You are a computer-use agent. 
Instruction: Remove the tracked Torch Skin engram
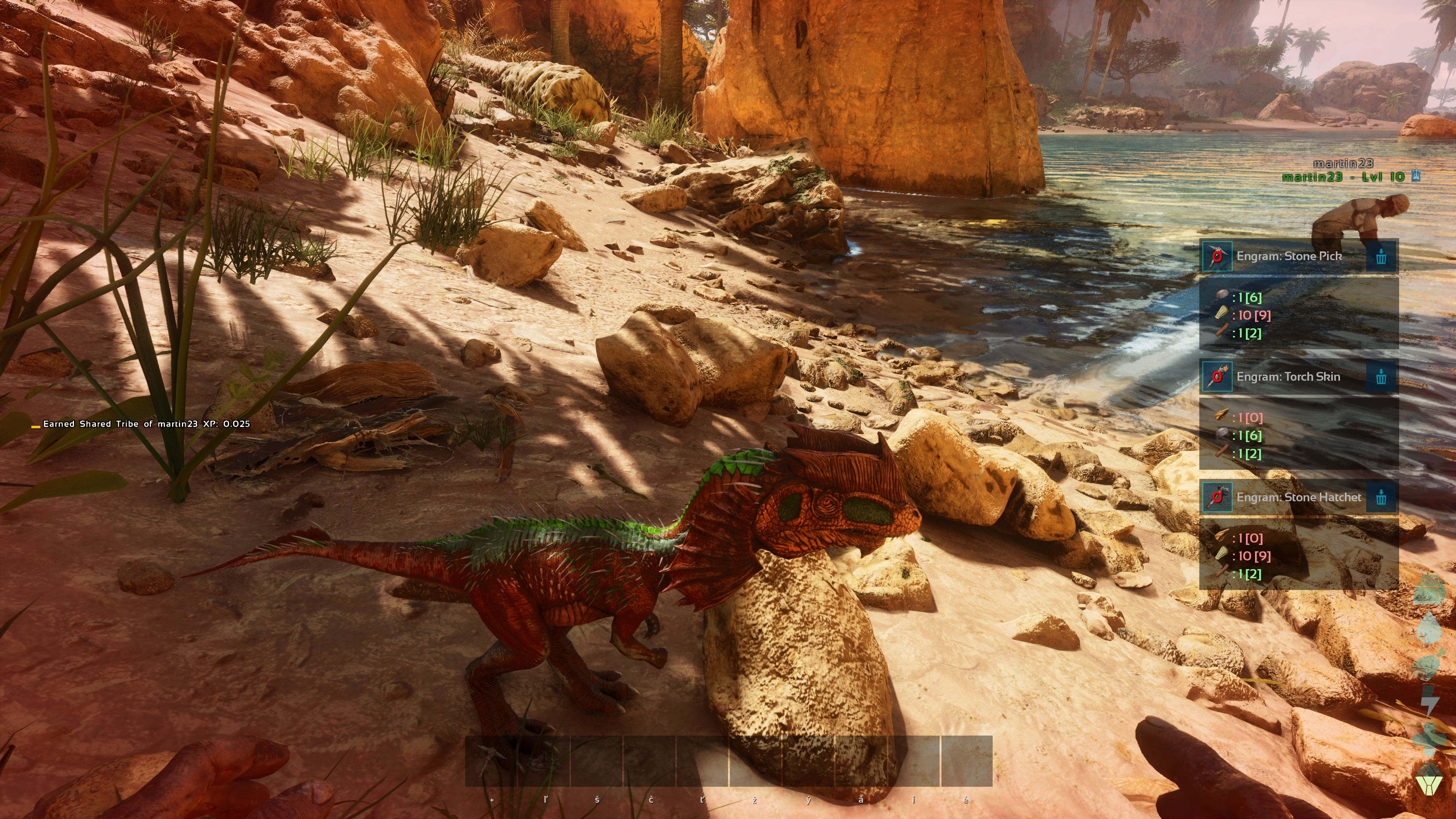pyautogui.click(x=1381, y=377)
